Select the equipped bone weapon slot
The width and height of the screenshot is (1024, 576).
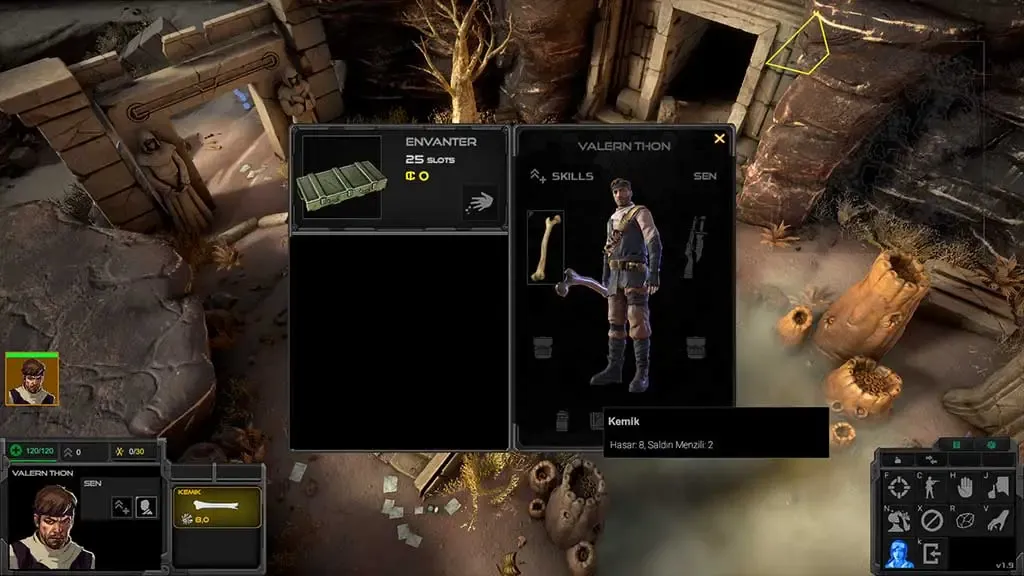pos(545,247)
